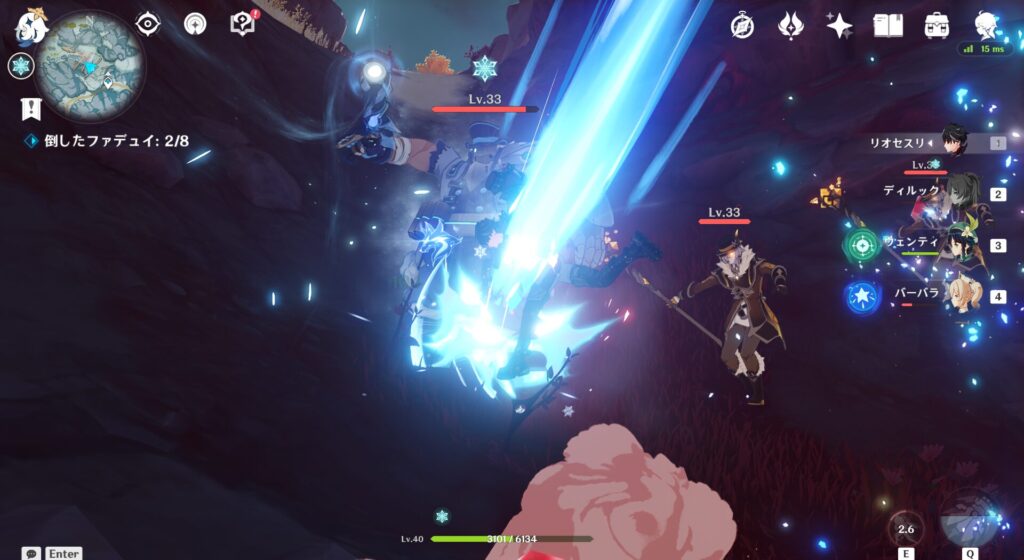This screenshot has width=1024, height=560.
Task: Open the four-pointed star events icon
Action: pyautogui.click(x=839, y=25)
